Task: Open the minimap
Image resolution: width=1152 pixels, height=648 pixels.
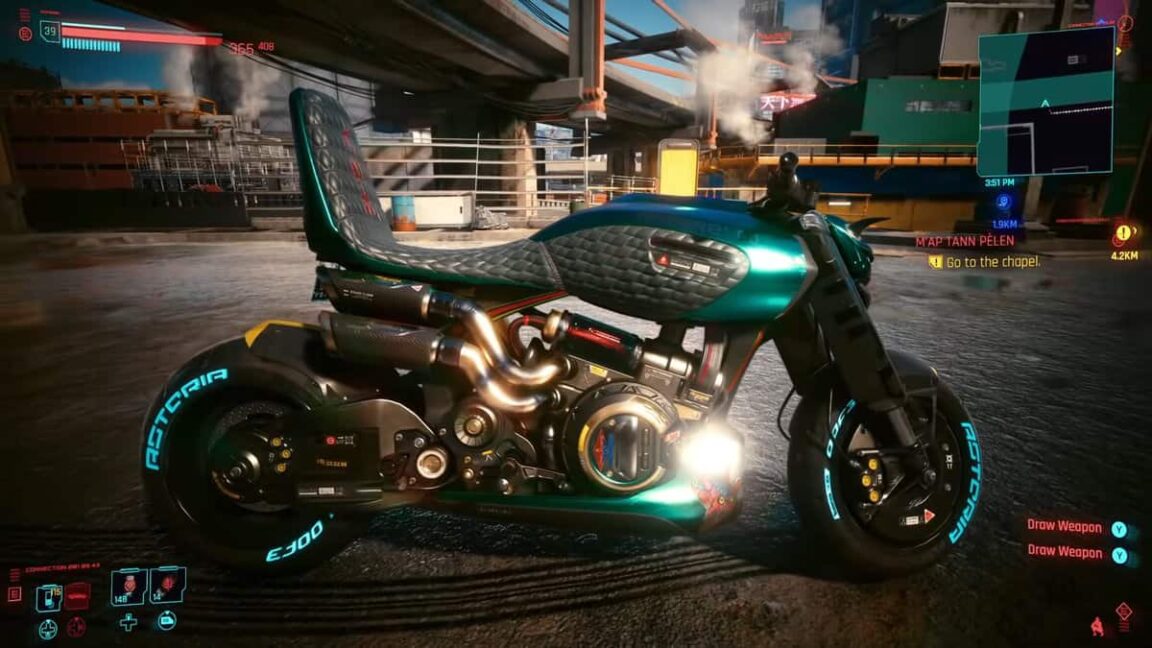Action: click(x=1045, y=100)
